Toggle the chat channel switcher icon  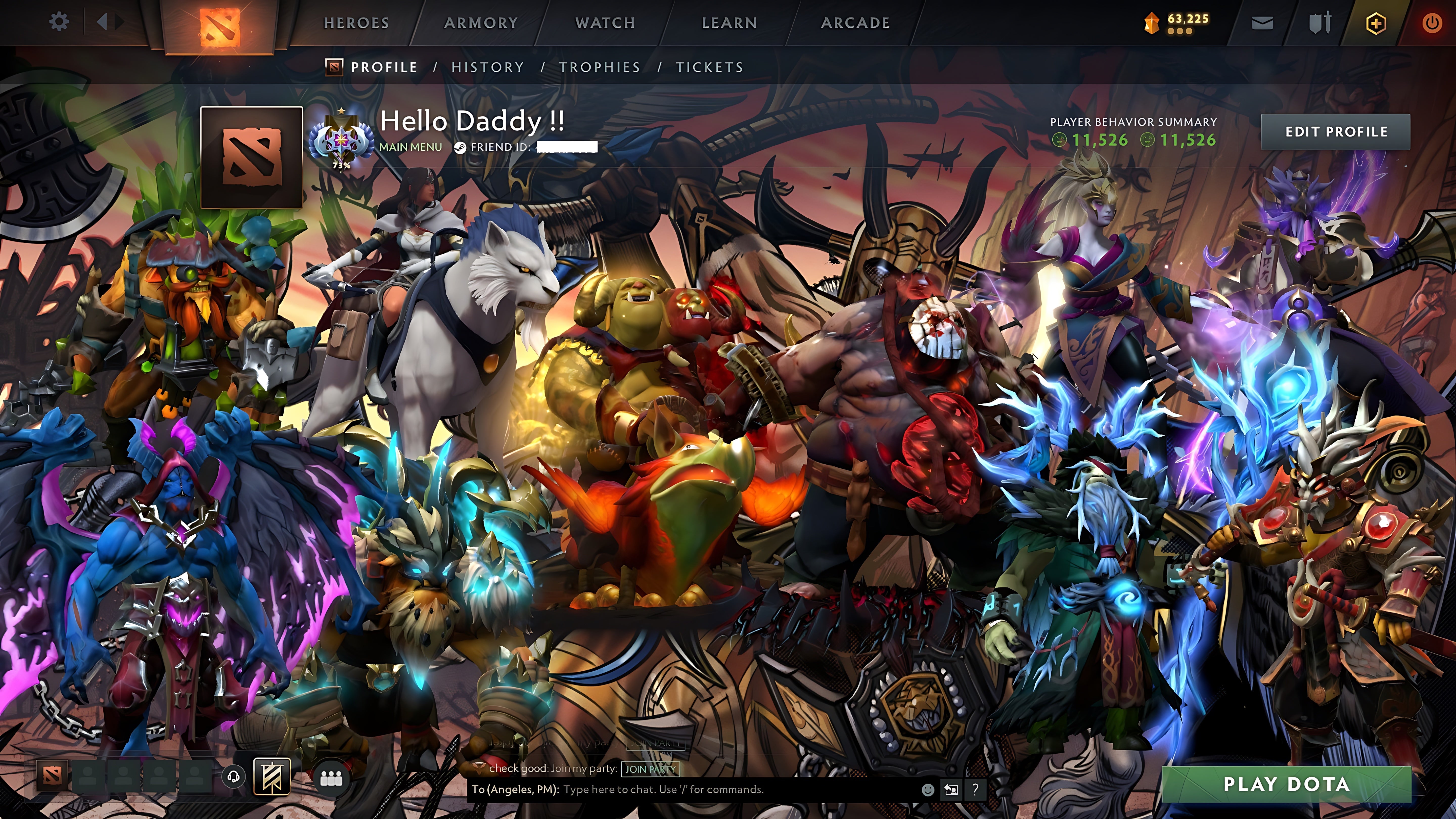coord(952,790)
